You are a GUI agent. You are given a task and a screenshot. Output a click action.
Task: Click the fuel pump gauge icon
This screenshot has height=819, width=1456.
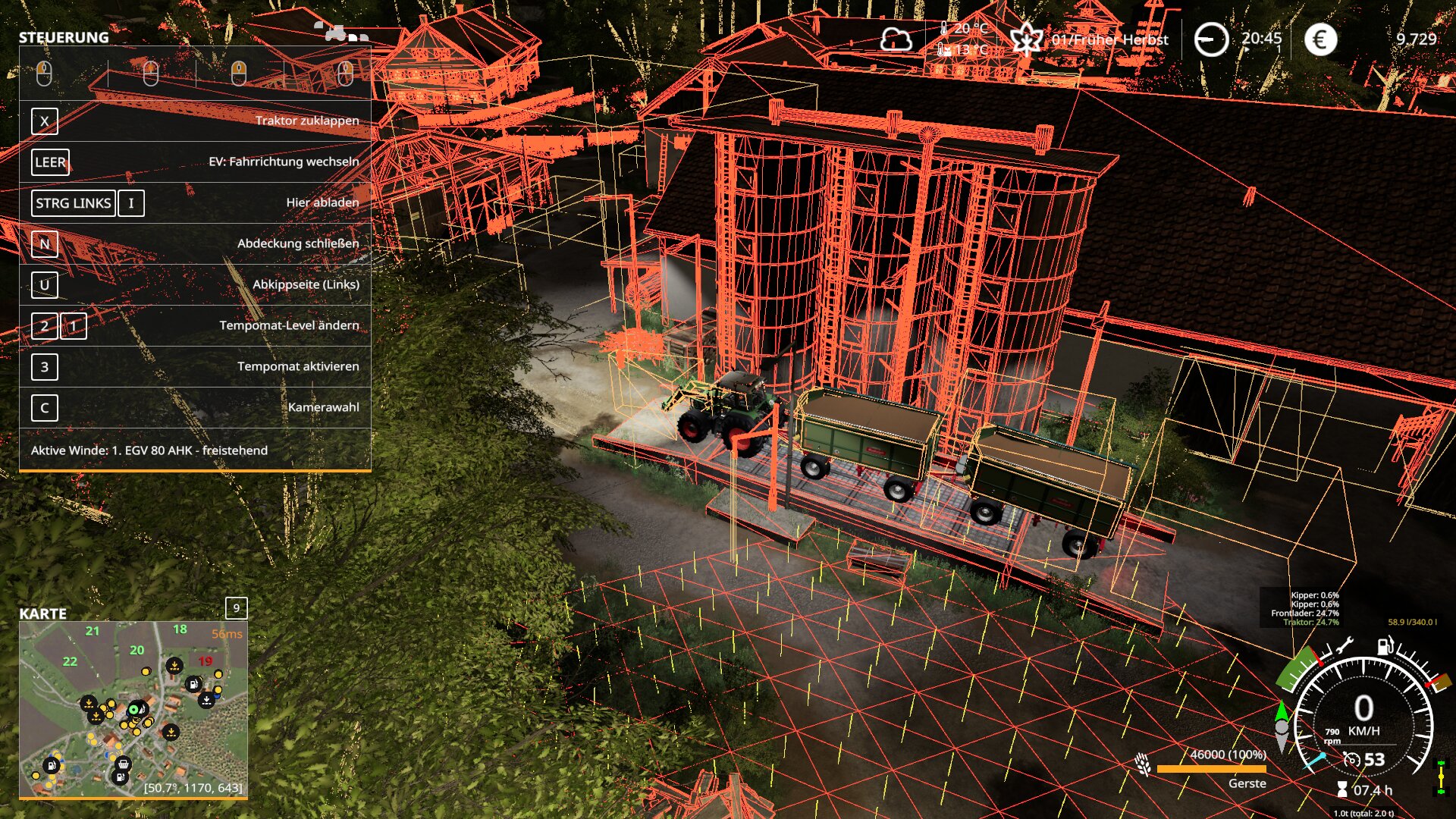point(1385,646)
